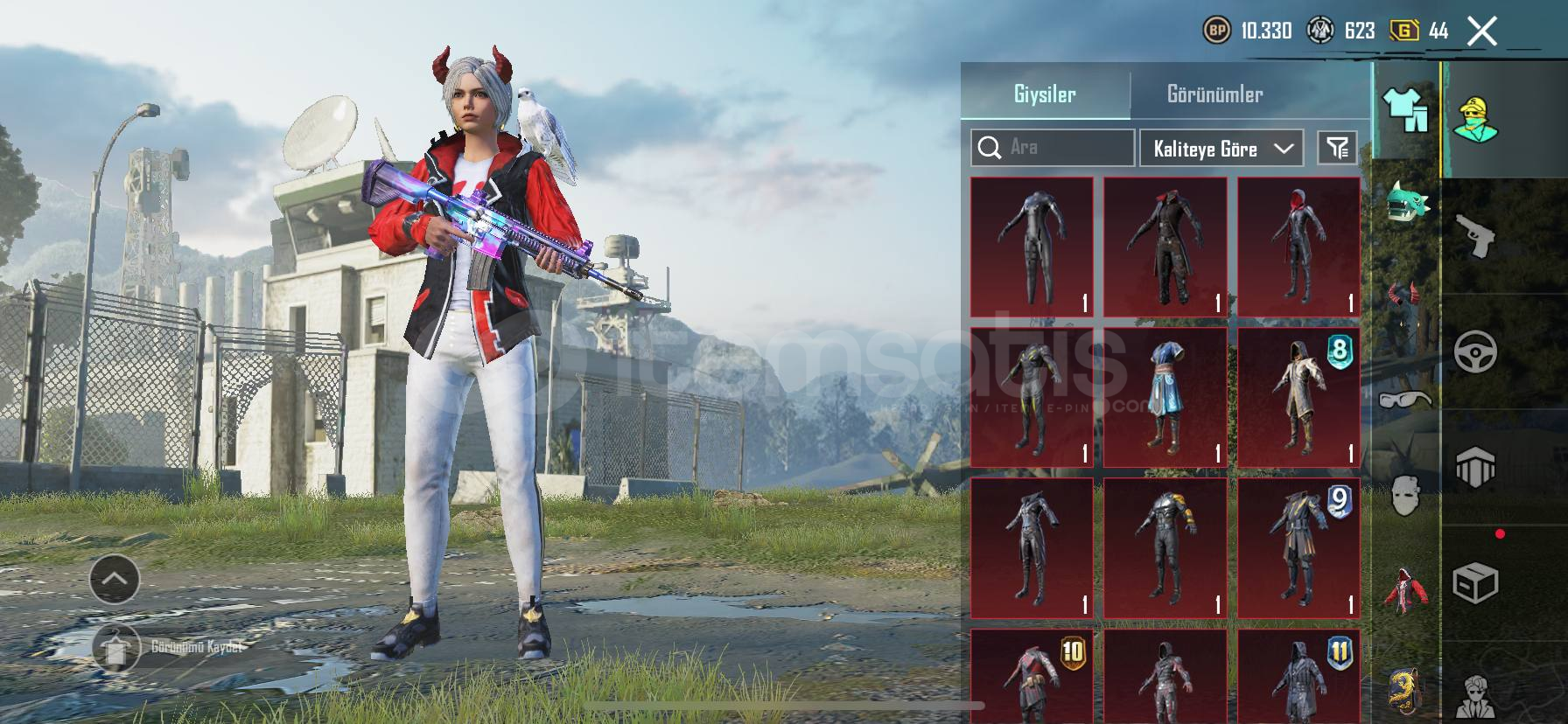
Task: Open the filter funnel options
Action: click(1337, 148)
